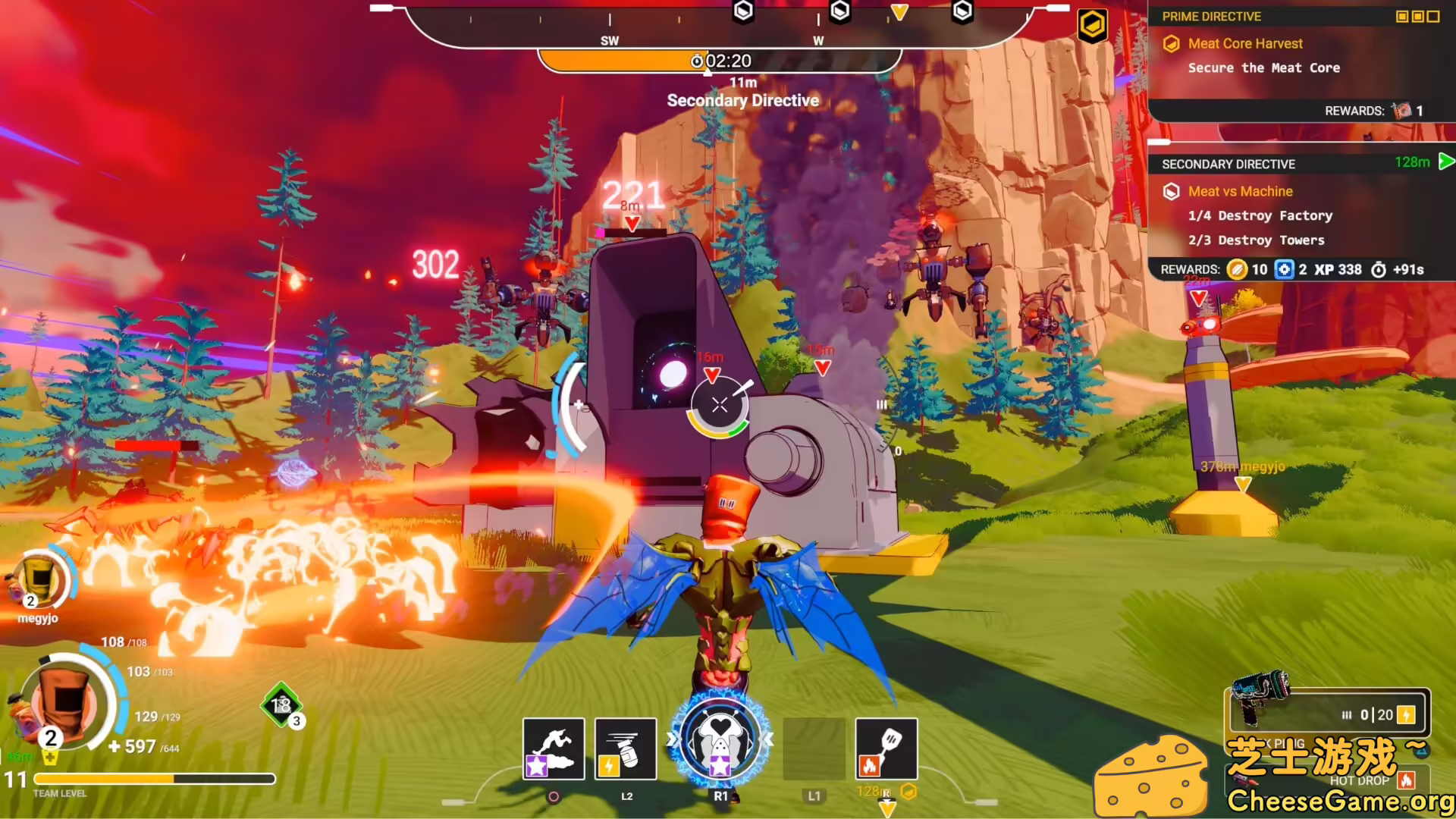Select the equipped pistol weapon slot

pos(1329,711)
